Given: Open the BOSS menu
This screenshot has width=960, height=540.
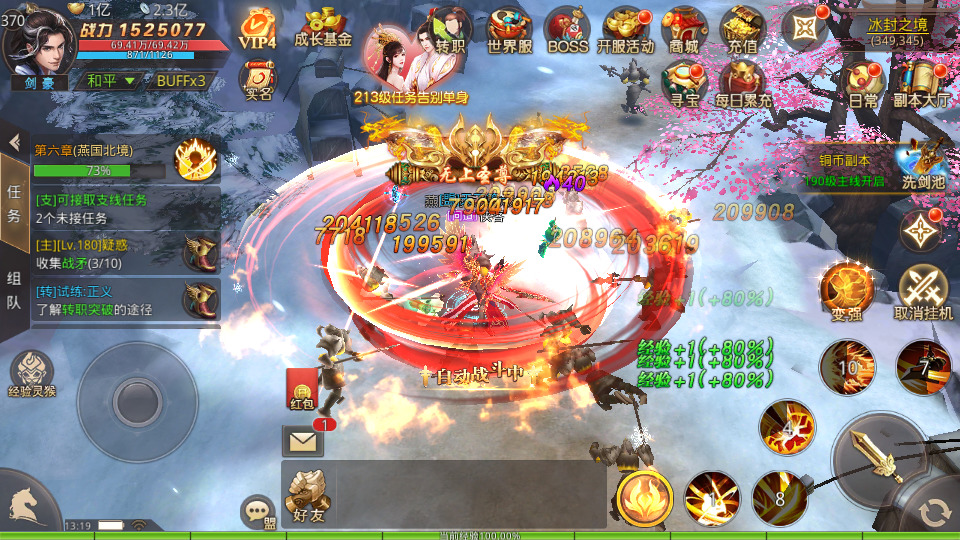Looking at the screenshot, I should click(x=568, y=30).
